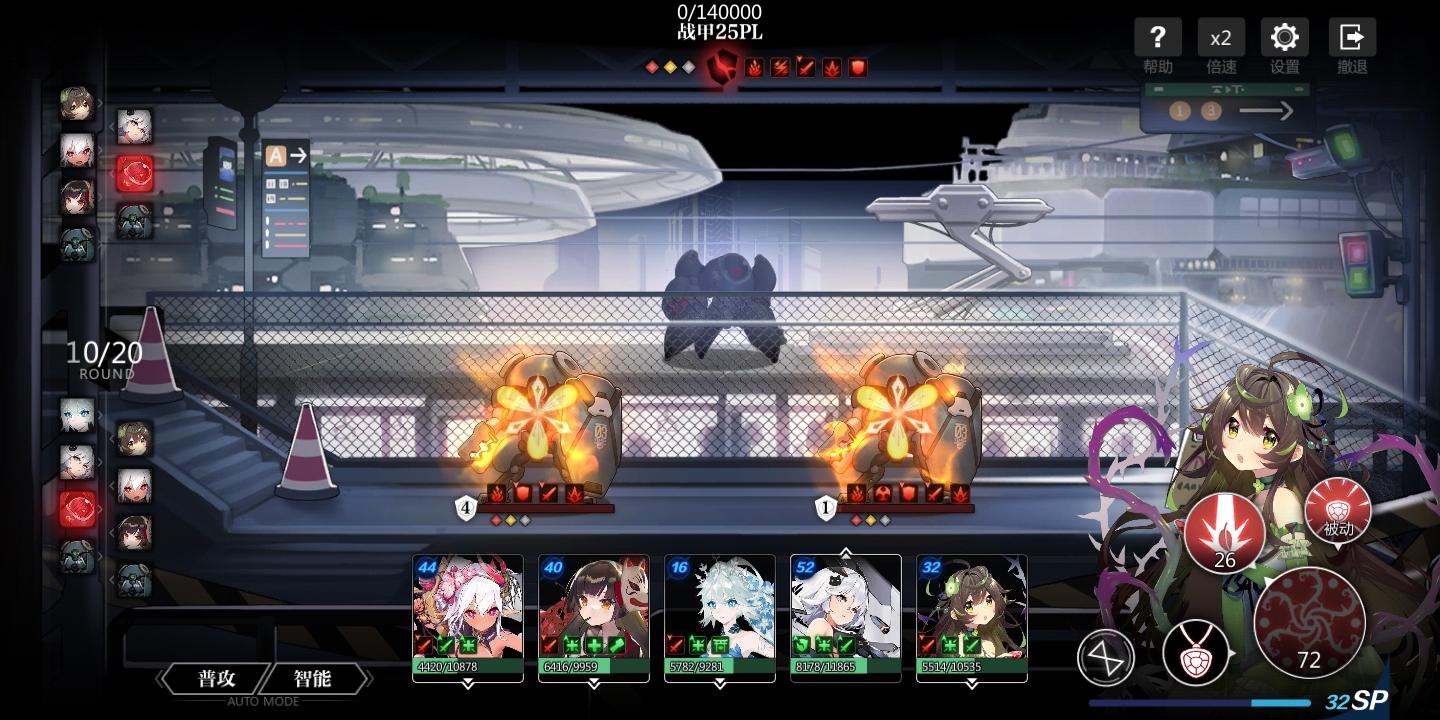Screen dimensions: 1440x720
Task: Open the 设置 settings gear
Action: (x=1284, y=37)
